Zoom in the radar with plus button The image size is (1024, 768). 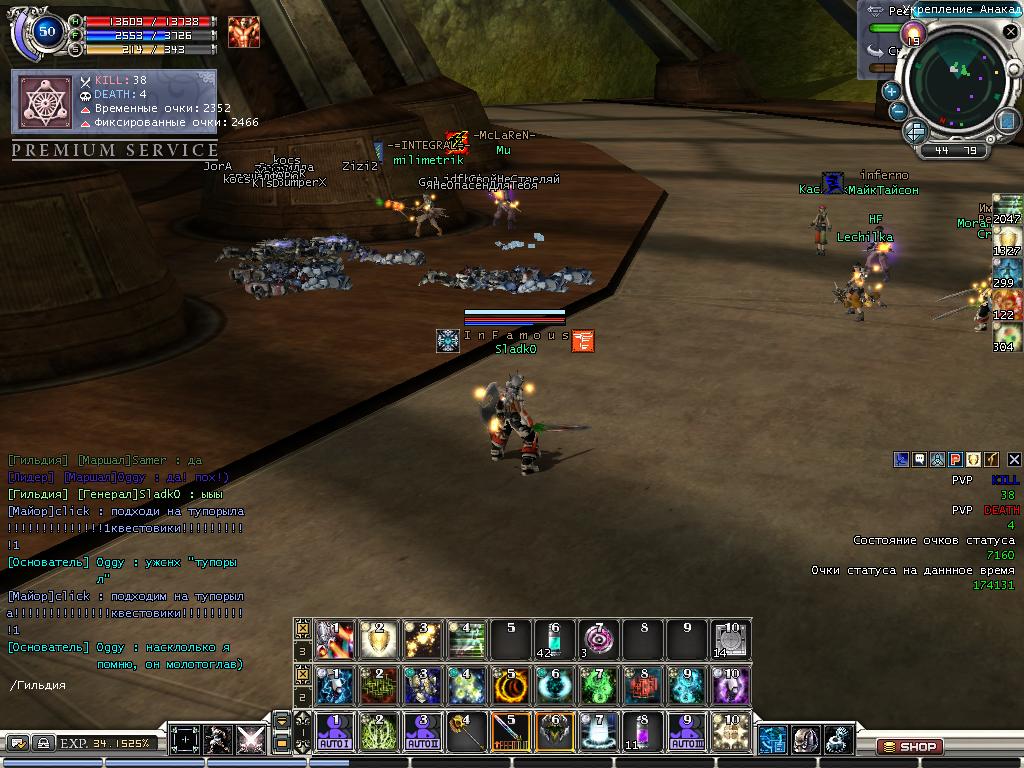(x=891, y=91)
